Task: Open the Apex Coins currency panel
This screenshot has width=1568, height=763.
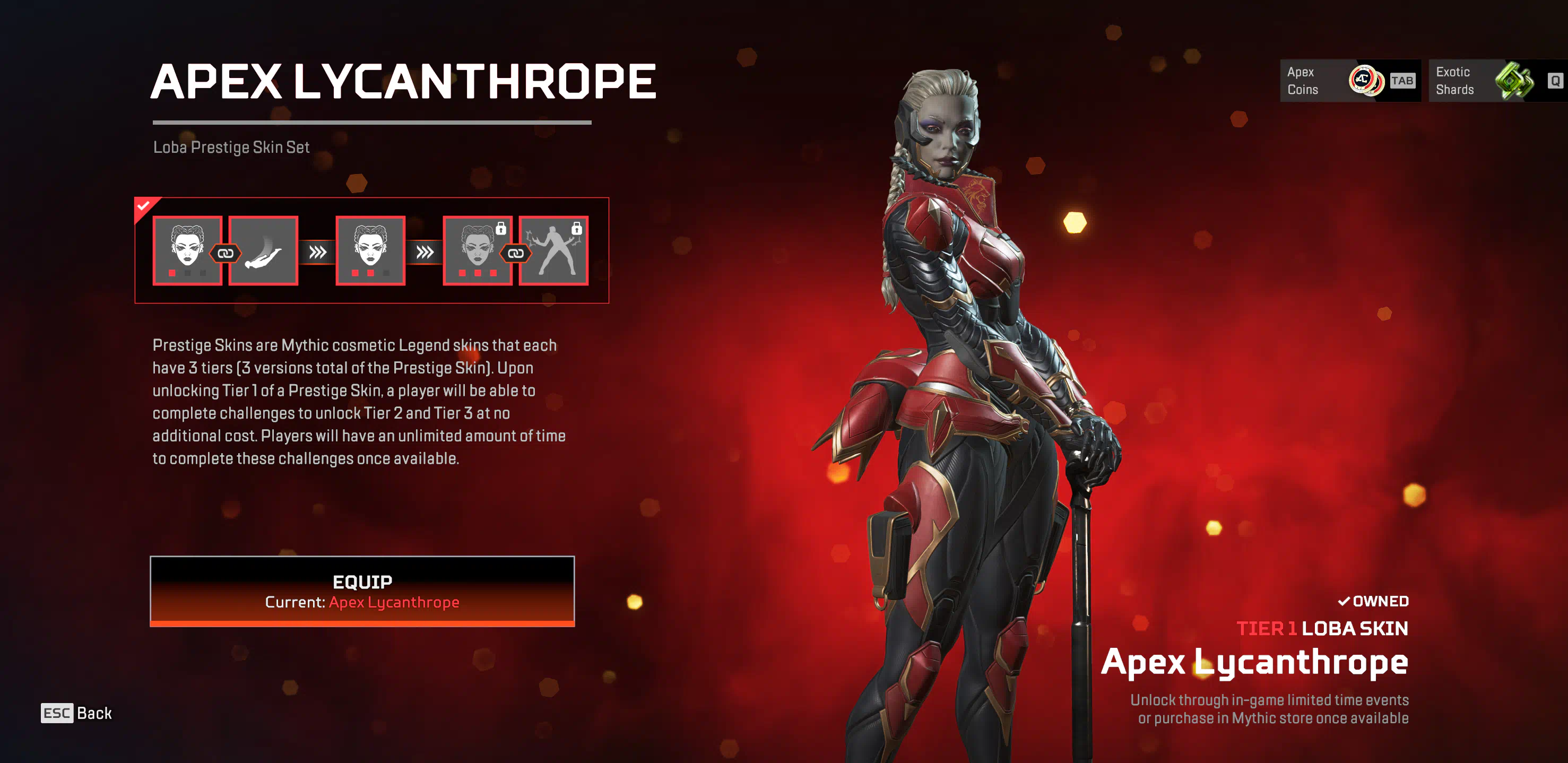Action: (x=1349, y=81)
